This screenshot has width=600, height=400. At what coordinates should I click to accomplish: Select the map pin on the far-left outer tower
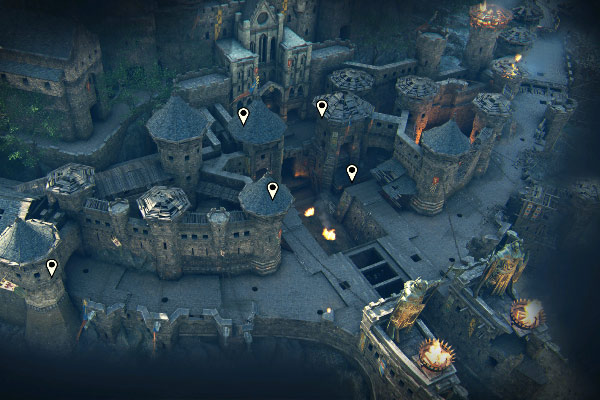pyautogui.click(x=52, y=268)
